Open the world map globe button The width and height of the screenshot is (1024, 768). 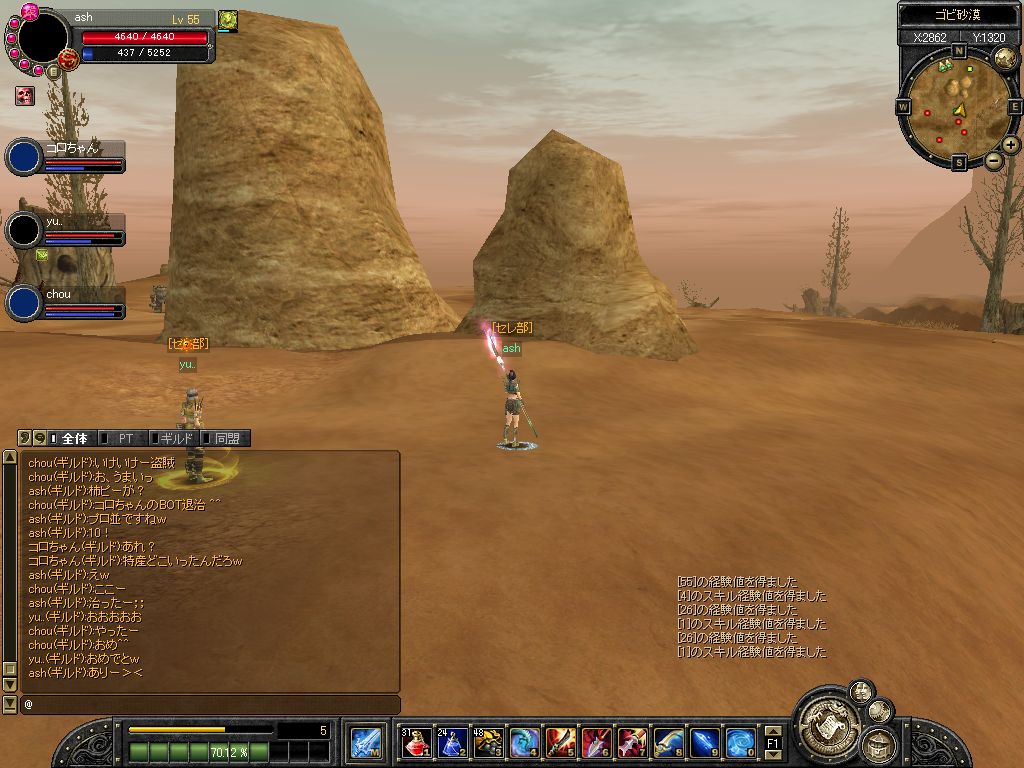pos(1006,55)
